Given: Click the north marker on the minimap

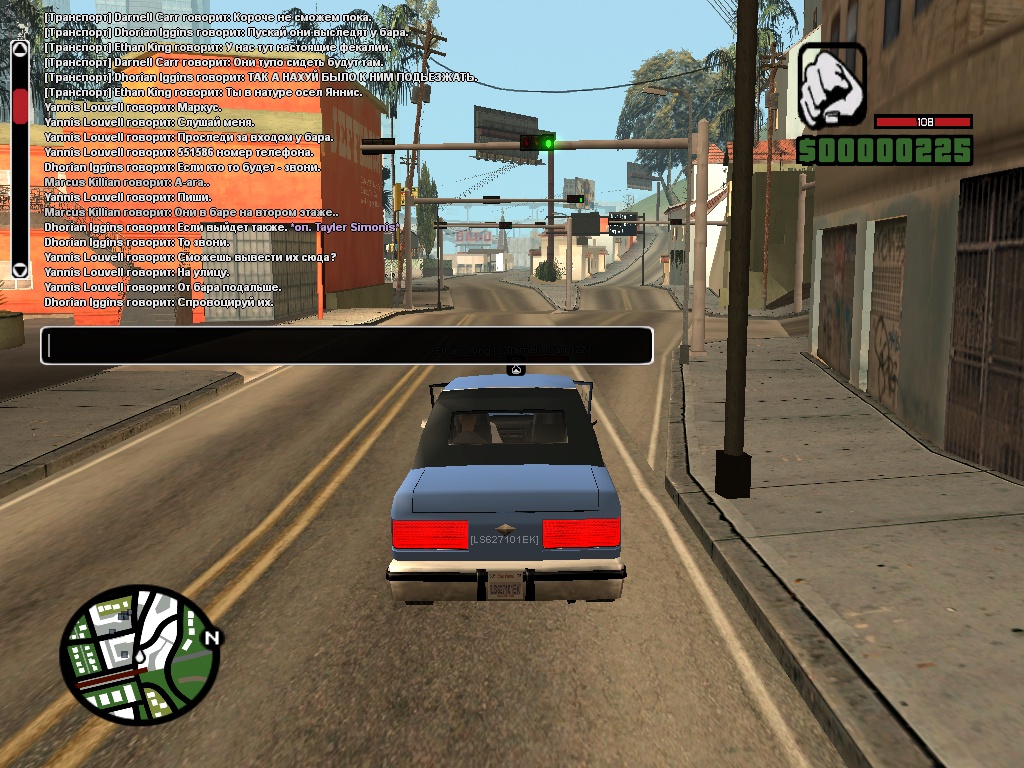Looking at the screenshot, I should pos(212,637).
